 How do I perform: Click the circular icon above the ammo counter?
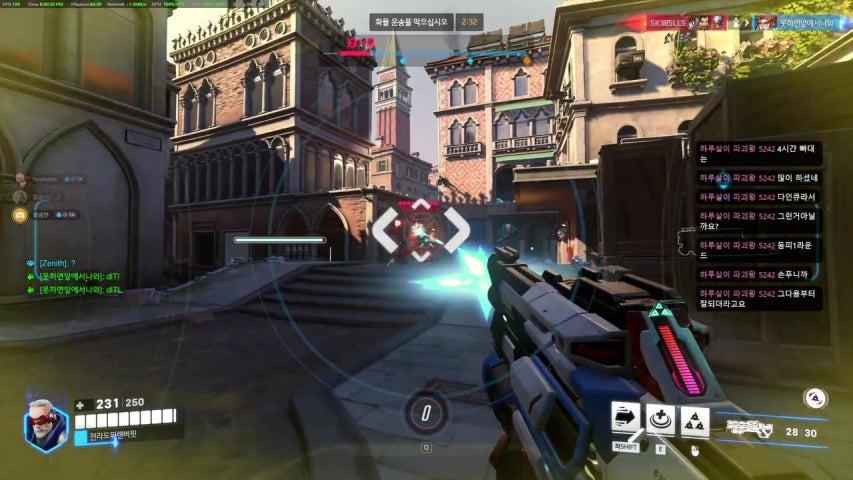815,397
